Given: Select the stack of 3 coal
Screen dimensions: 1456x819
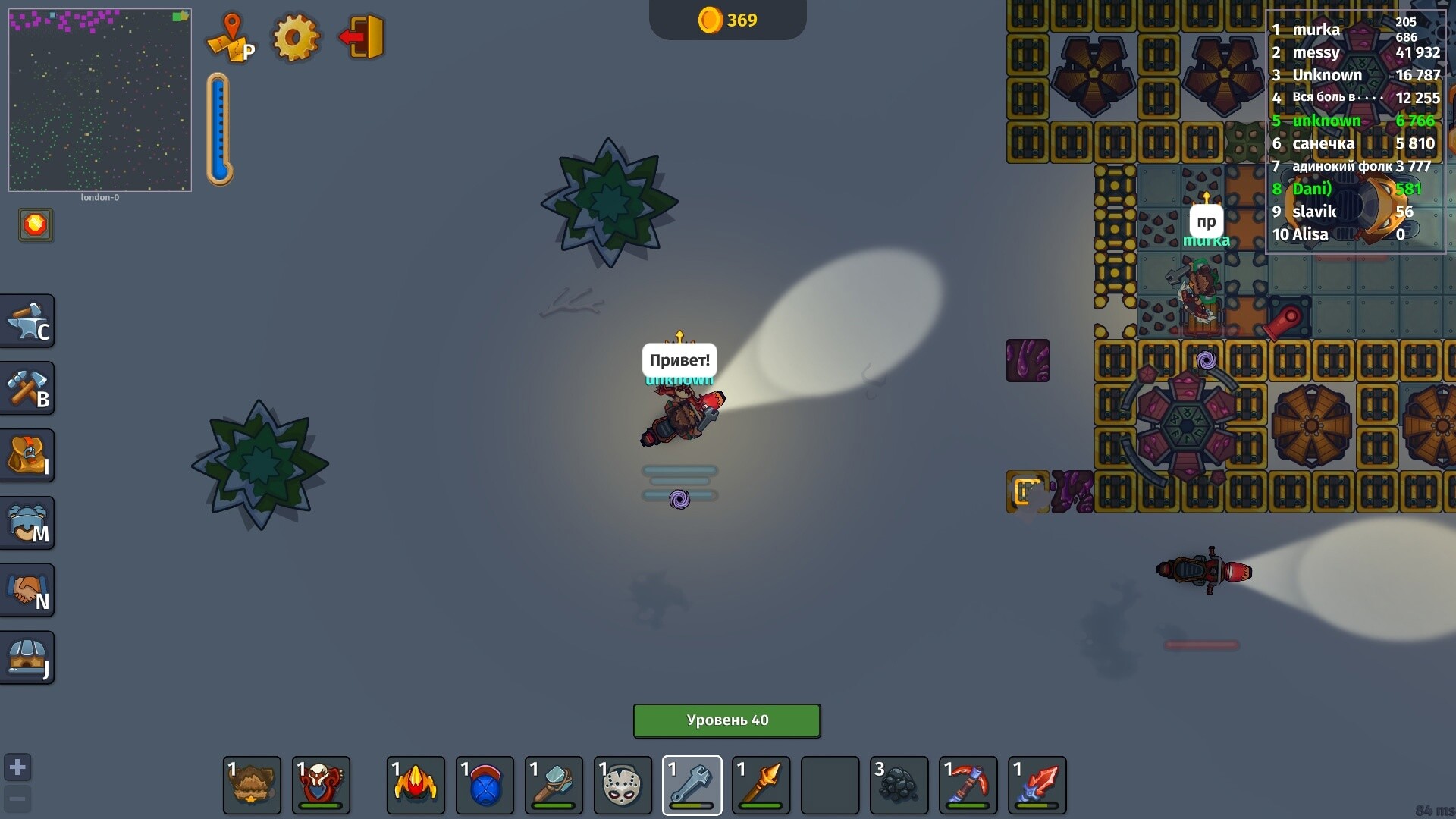Looking at the screenshot, I should 899,785.
